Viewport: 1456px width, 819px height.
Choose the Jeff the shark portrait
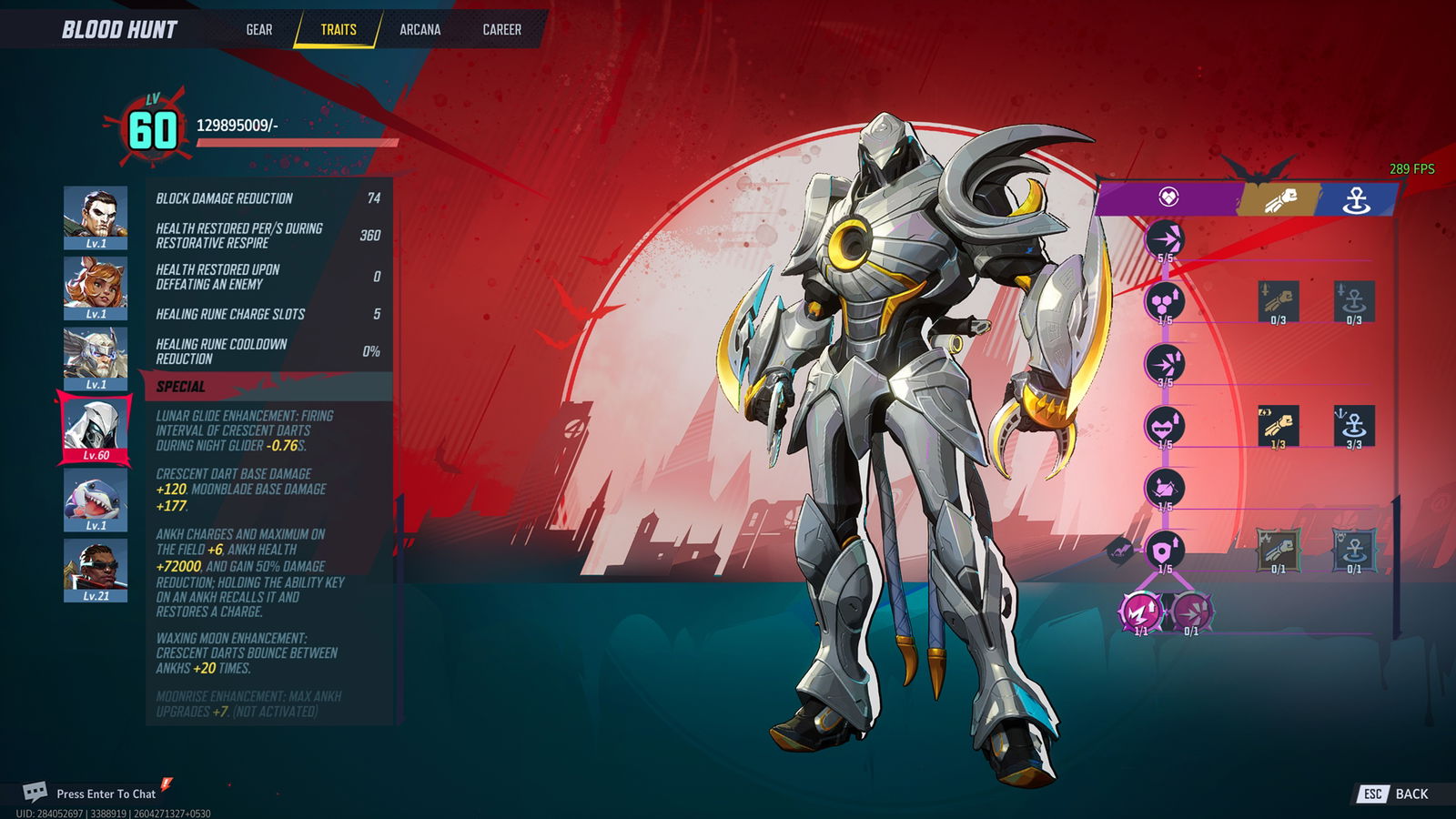pos(96,499)
